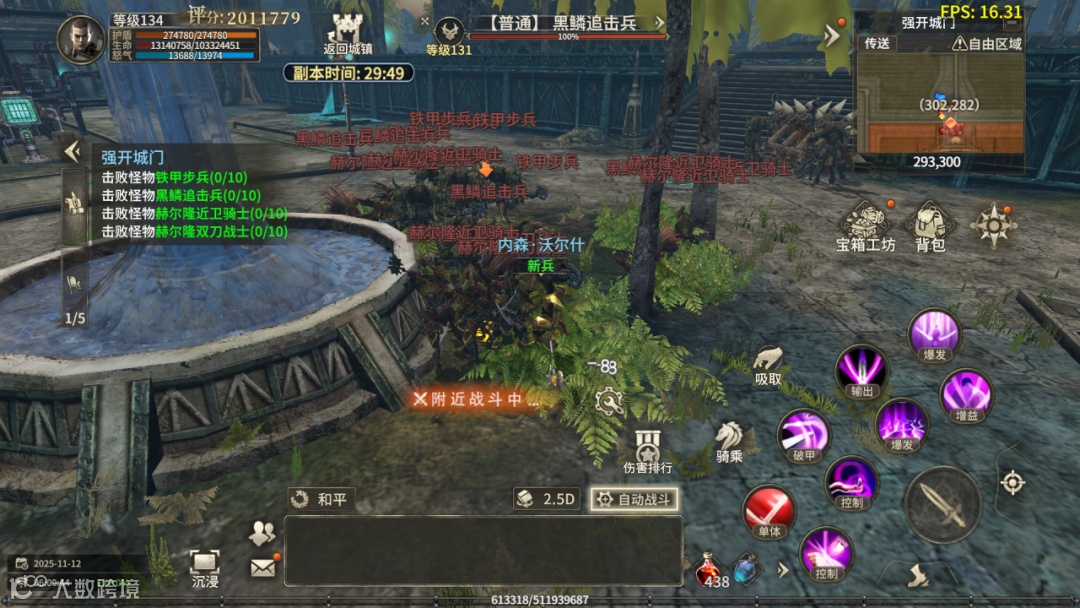Open the 背包 backpack
This screenshot has width=1080, height=608.
930,225
